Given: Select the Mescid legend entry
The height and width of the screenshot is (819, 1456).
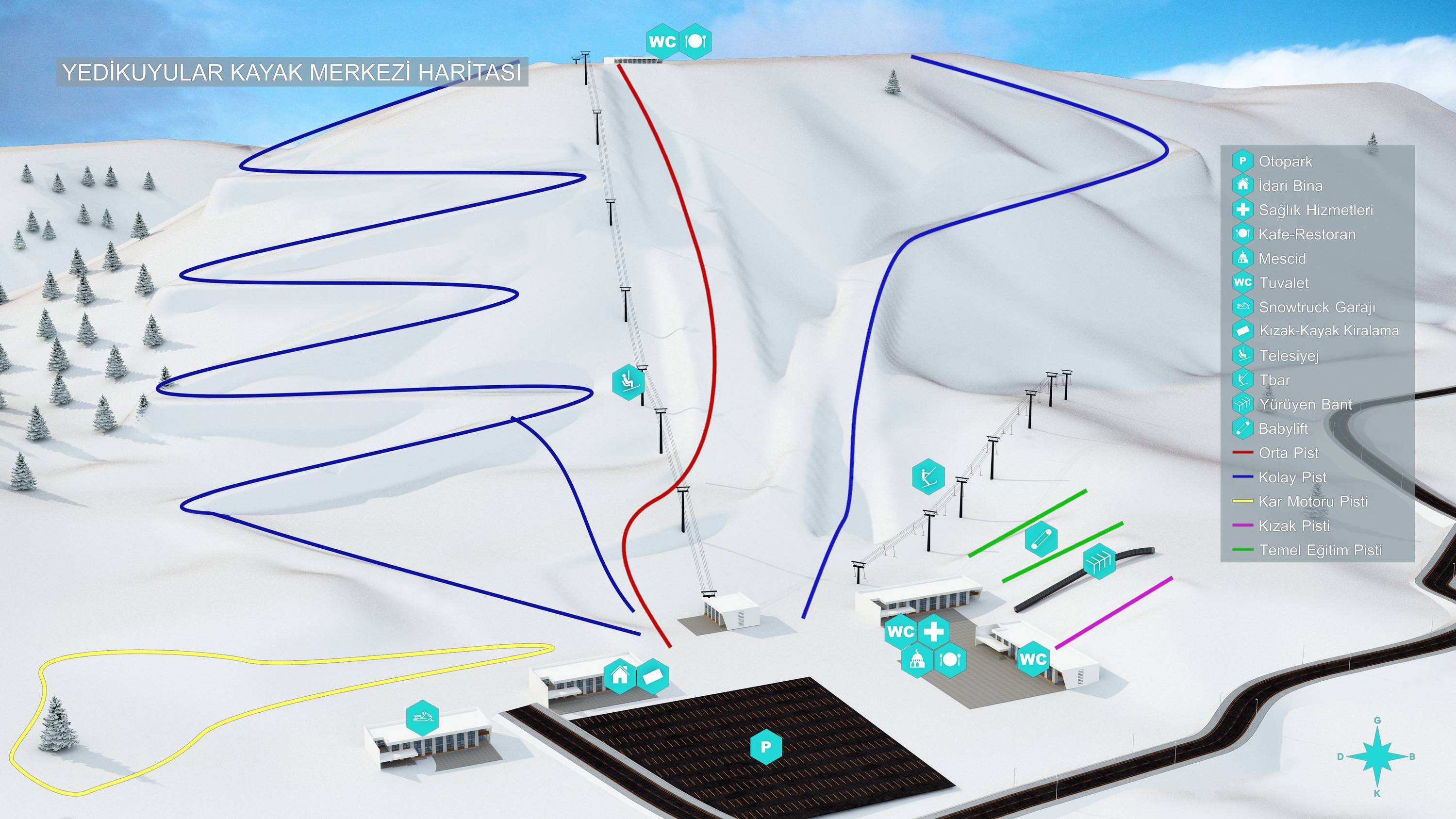Looking at the screenshot, I should [x=1282, y=259].
